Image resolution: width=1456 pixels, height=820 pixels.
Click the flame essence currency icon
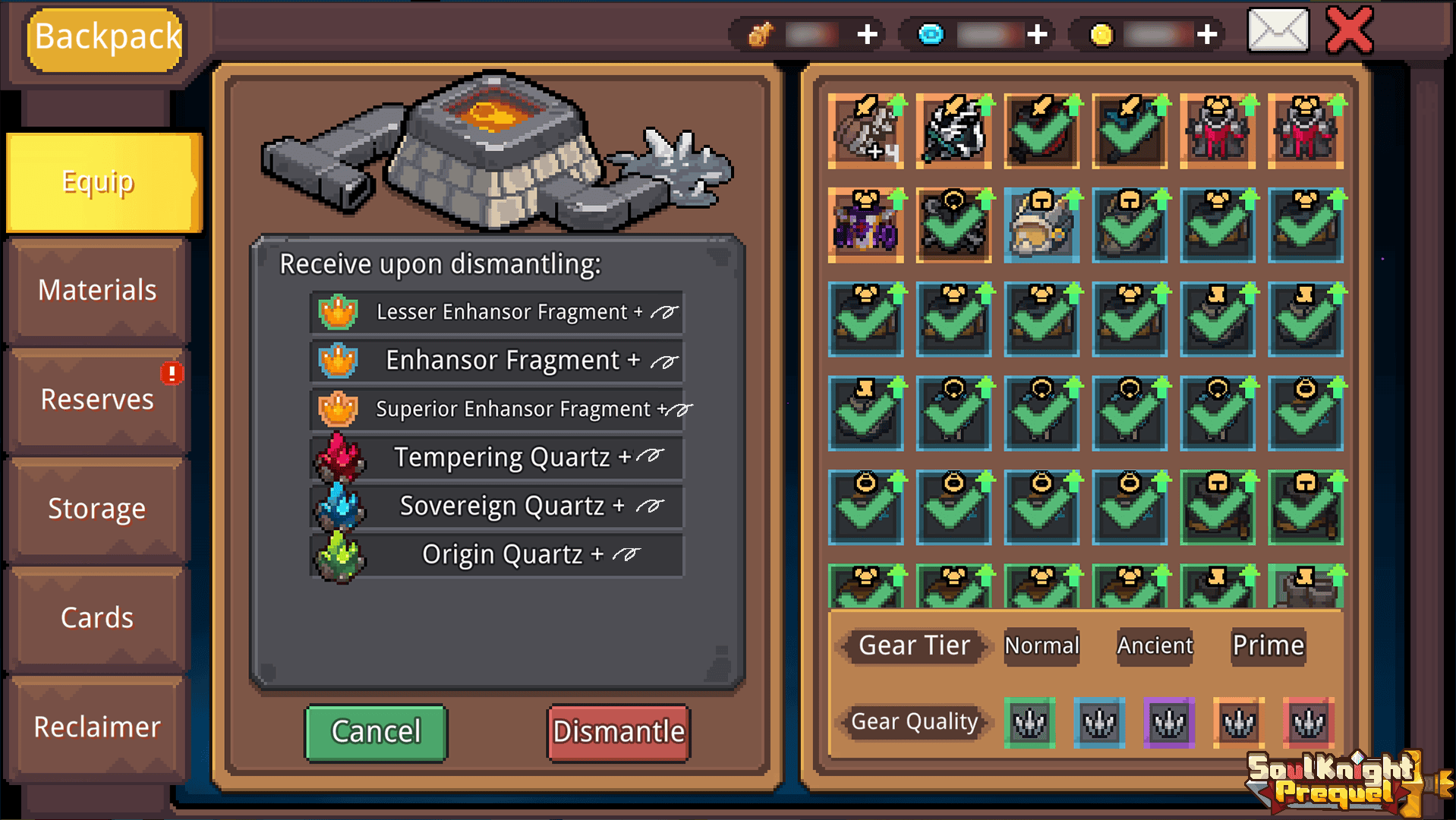761,33
